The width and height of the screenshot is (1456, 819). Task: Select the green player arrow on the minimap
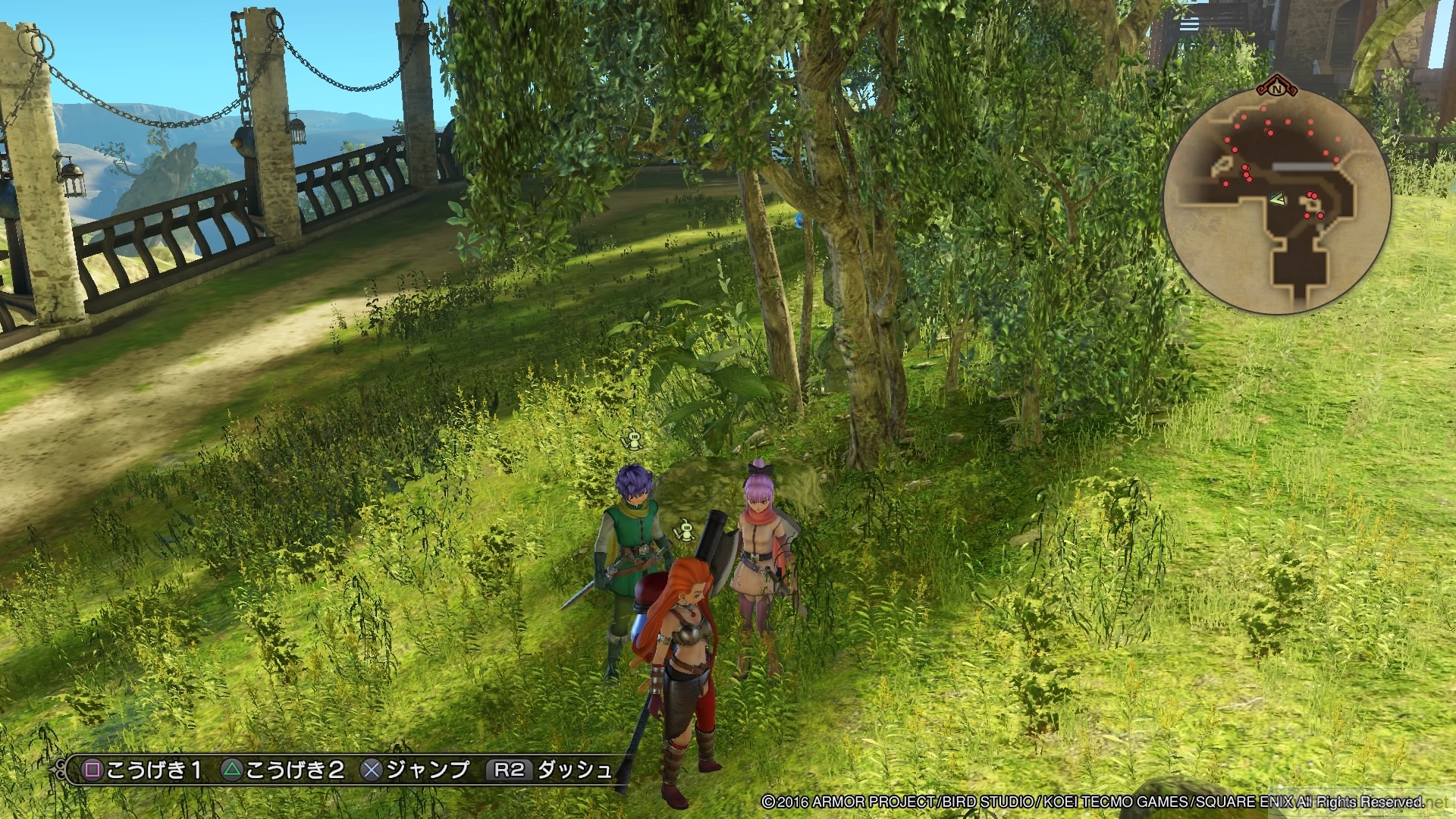click(x=1277, y=198)
